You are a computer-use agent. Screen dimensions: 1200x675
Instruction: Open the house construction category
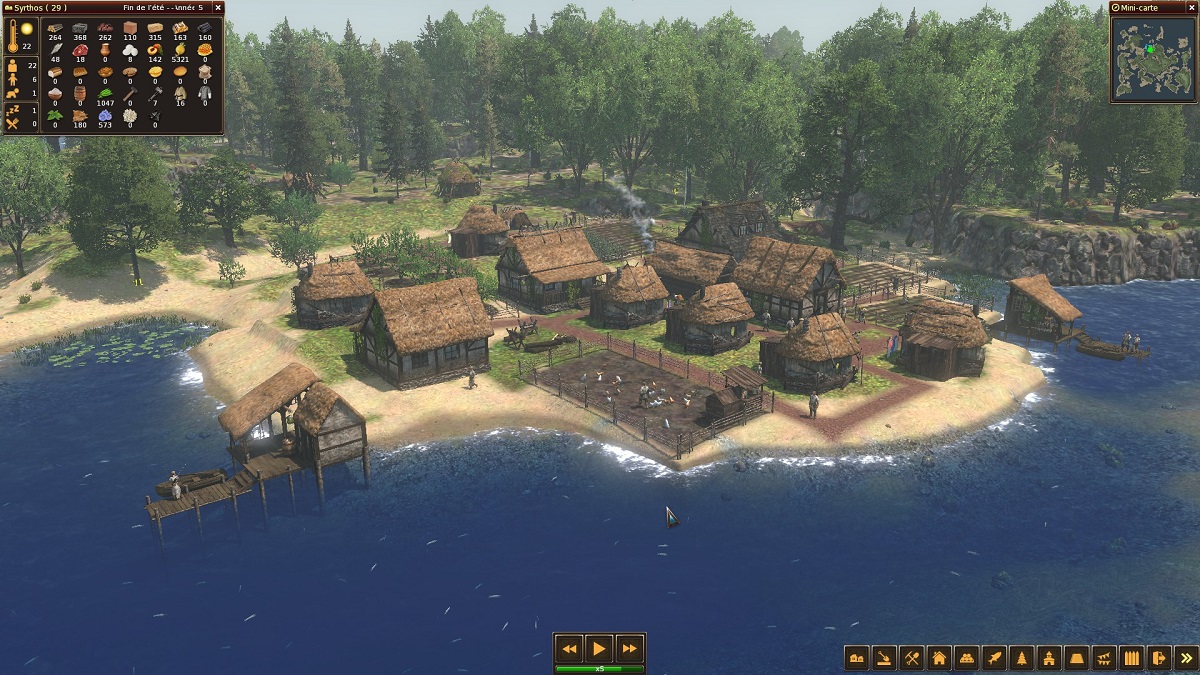[x=939, y=657]
